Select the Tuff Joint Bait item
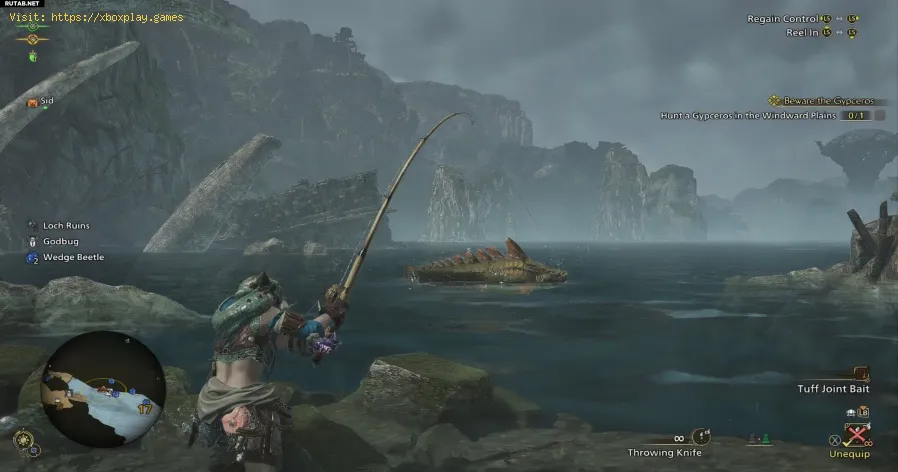Screen dimensions: 898x472 coord(835,388)
